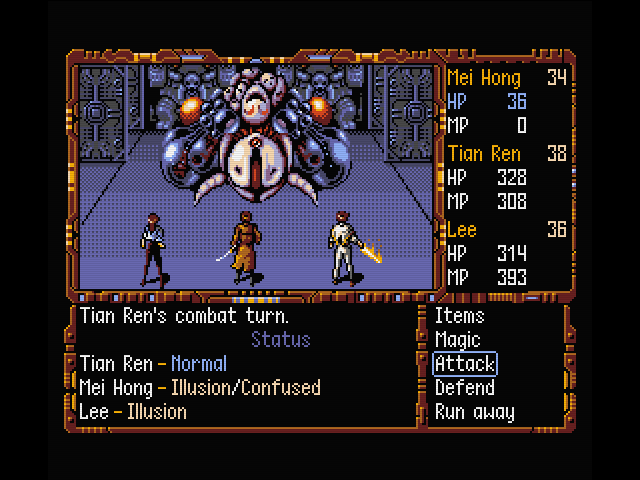The width and height of the screenshot is (640, 480).
Task: Open the Items command
Action: pyautogui.click(x=459, y=316)
